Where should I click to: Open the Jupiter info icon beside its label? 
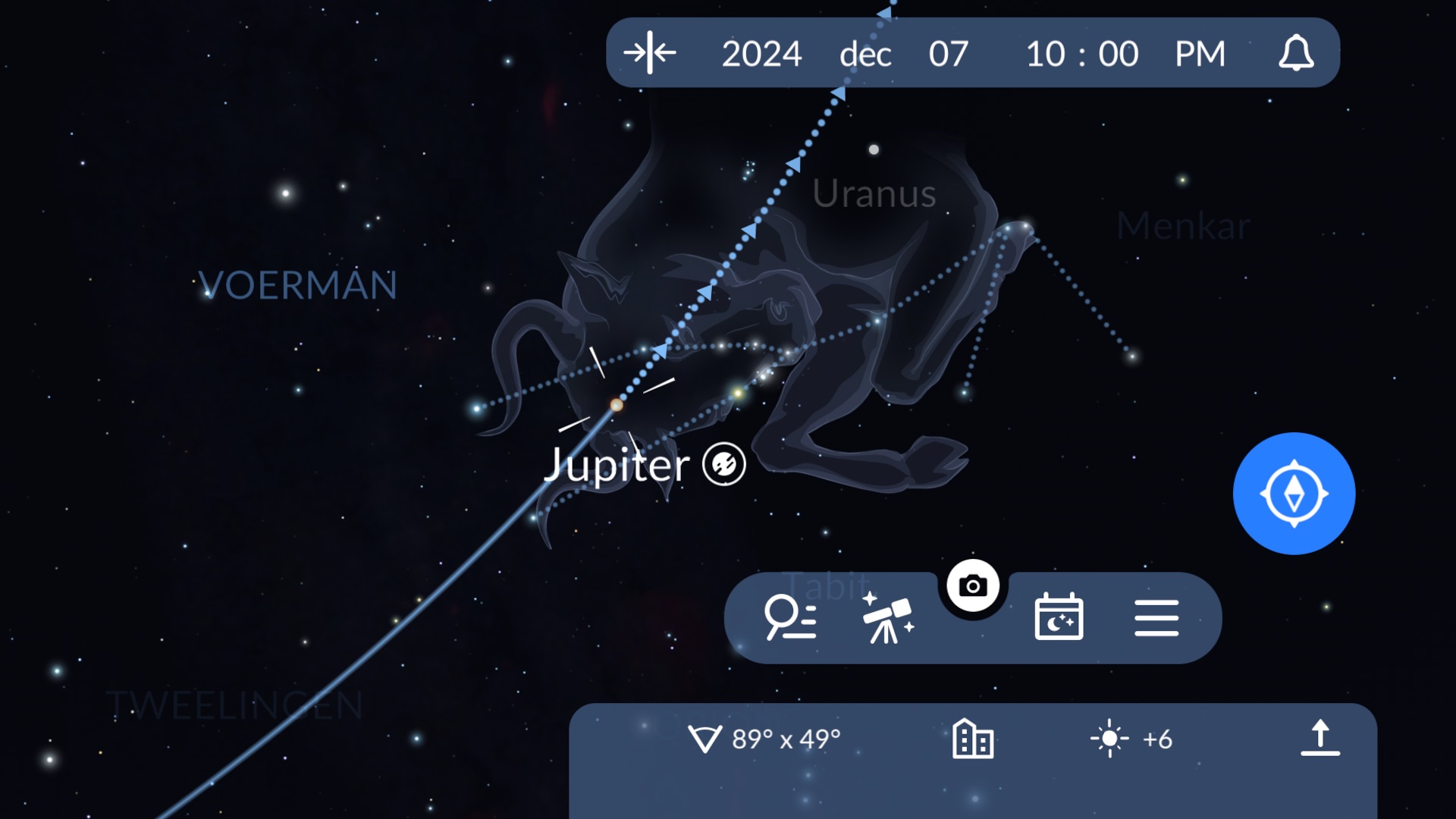pyautogui.click(x=724, y=464)
